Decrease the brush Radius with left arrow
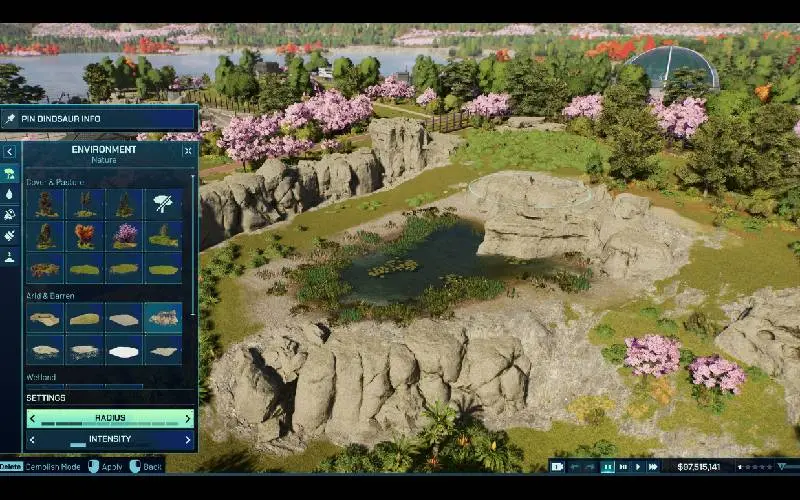 click(x=33, y=418)
